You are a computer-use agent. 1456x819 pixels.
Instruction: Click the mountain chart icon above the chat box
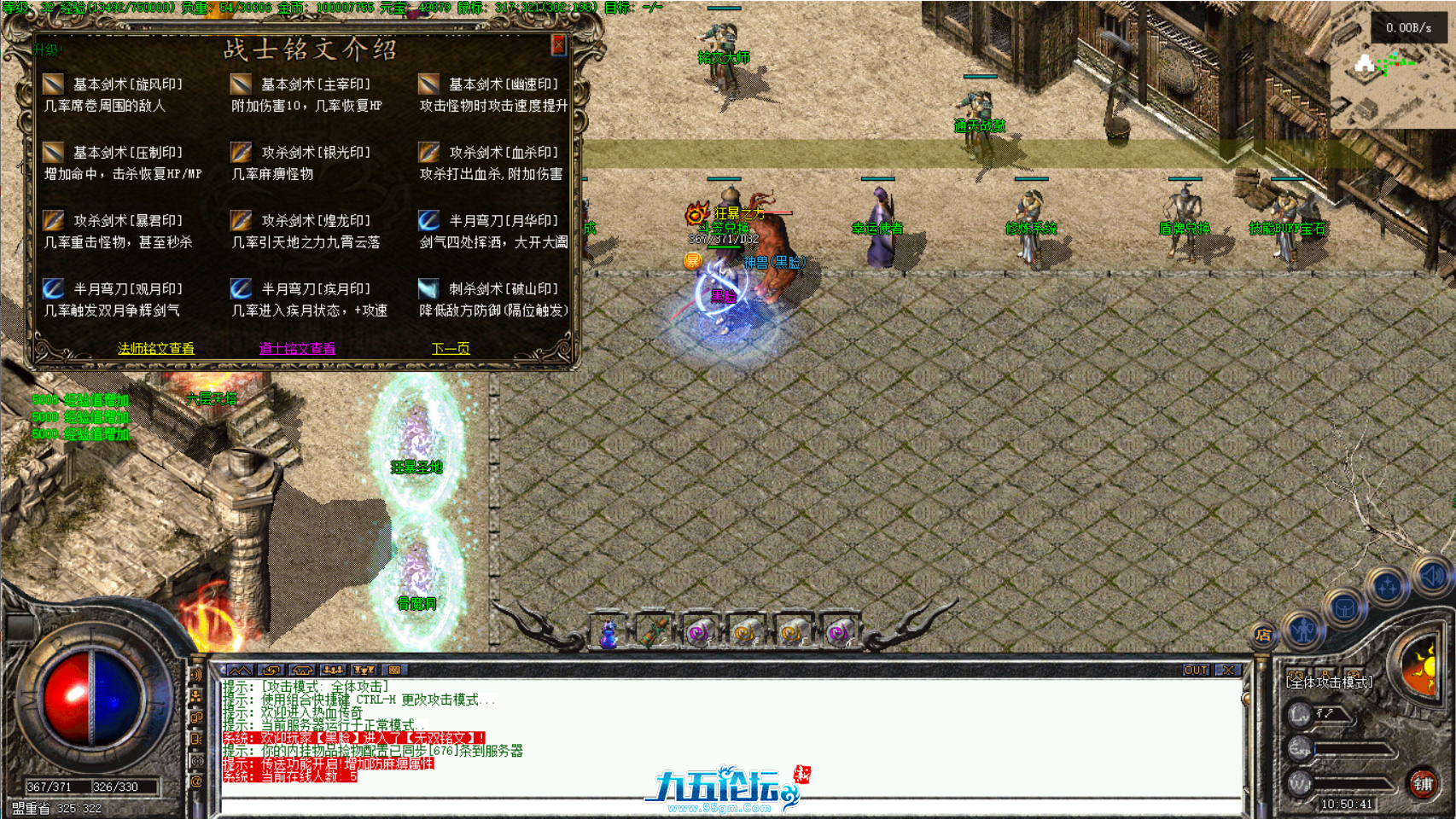click(241, 671)
